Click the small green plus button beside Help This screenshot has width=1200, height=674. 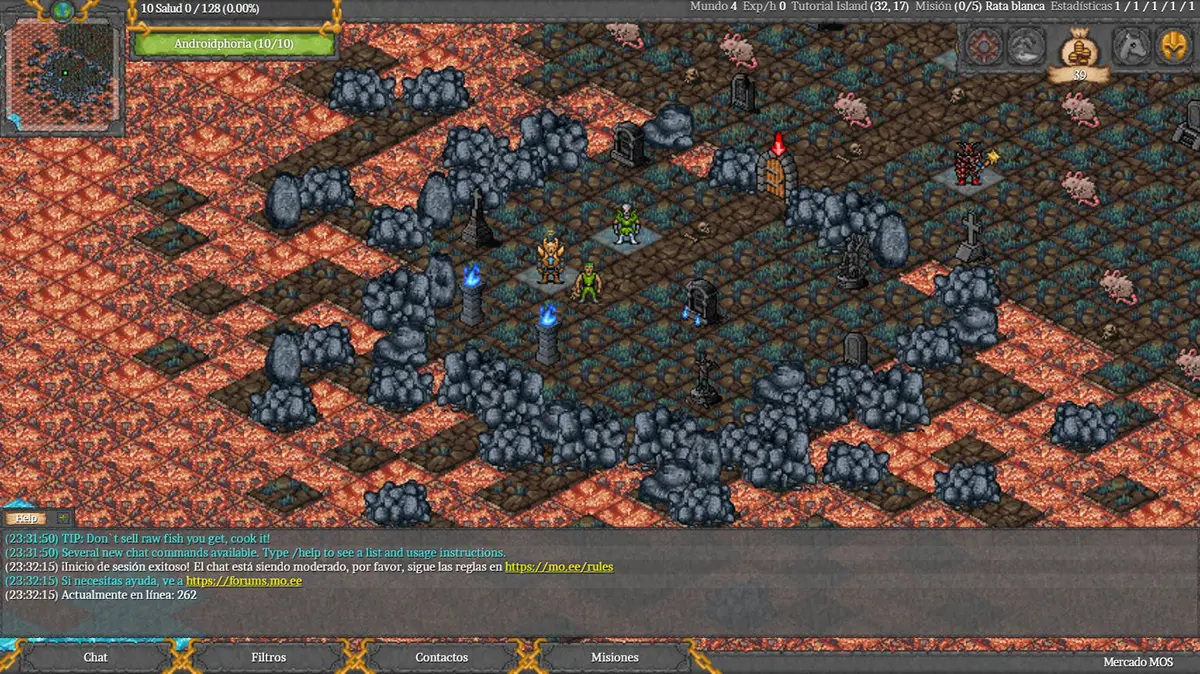pyautogui.click(x=62, y=518)
